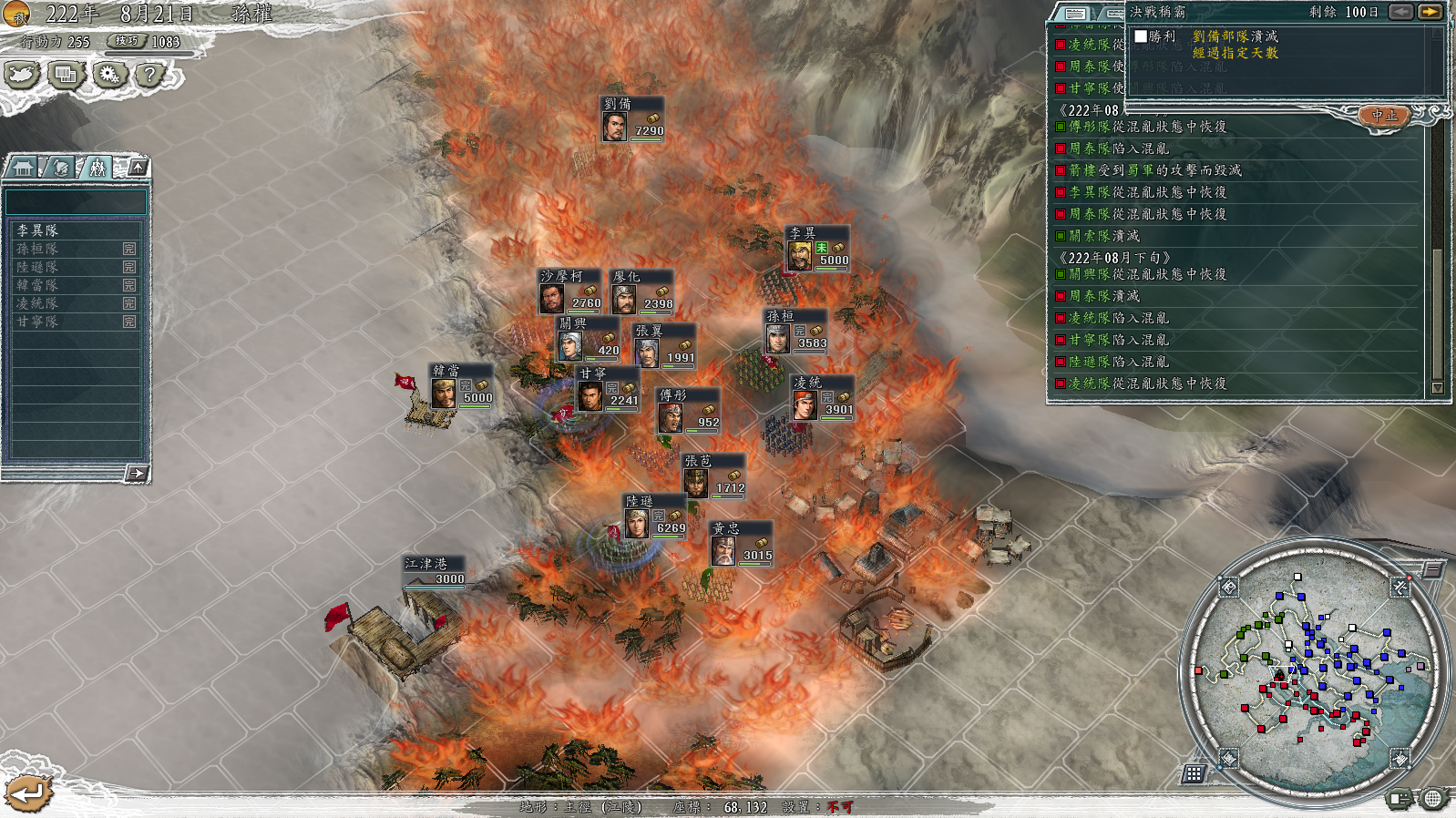
Task: Click the right arrow below the unit list
Action: (x=137, y=473)
